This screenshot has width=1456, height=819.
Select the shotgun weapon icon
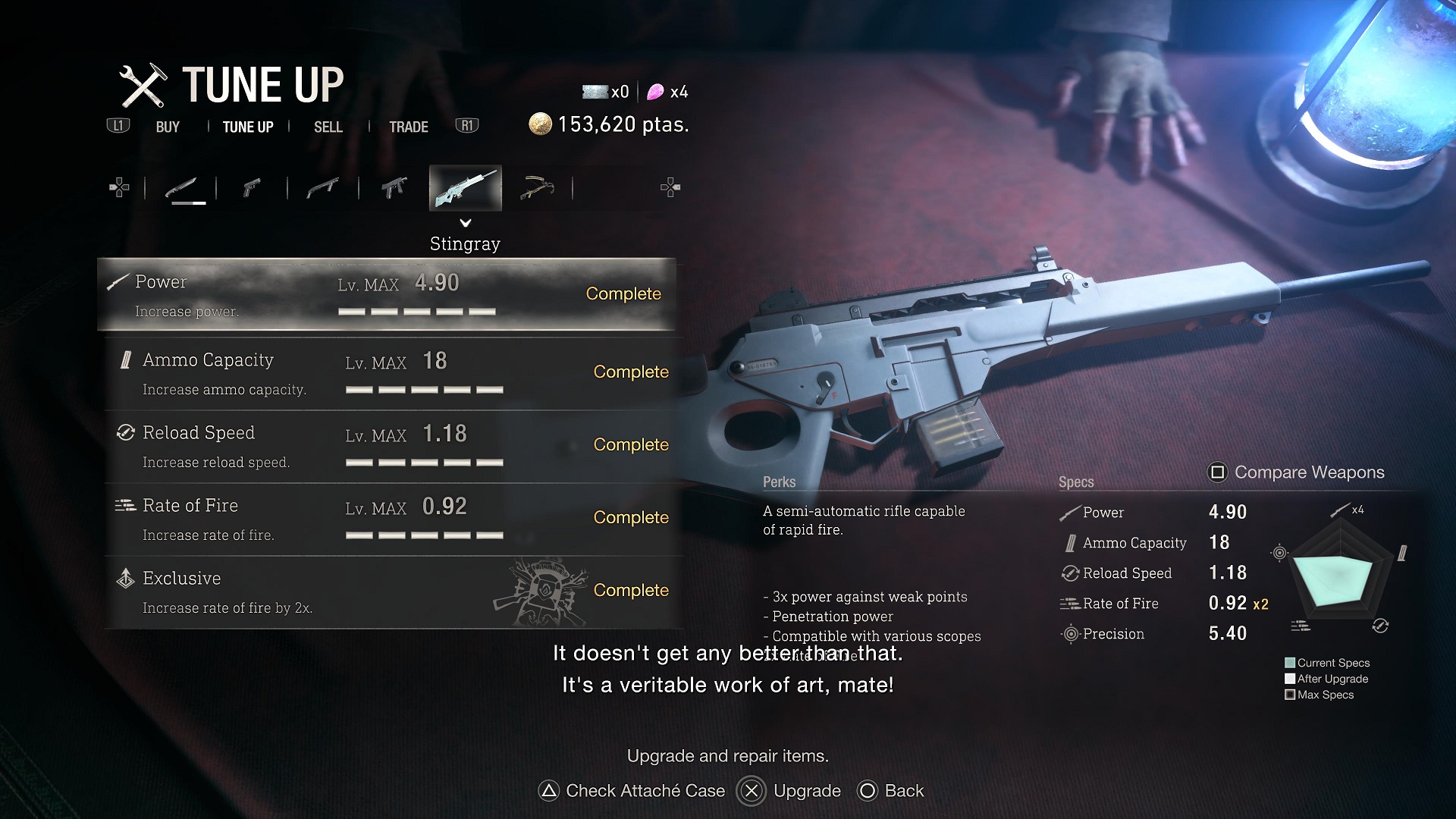(324, 187)
